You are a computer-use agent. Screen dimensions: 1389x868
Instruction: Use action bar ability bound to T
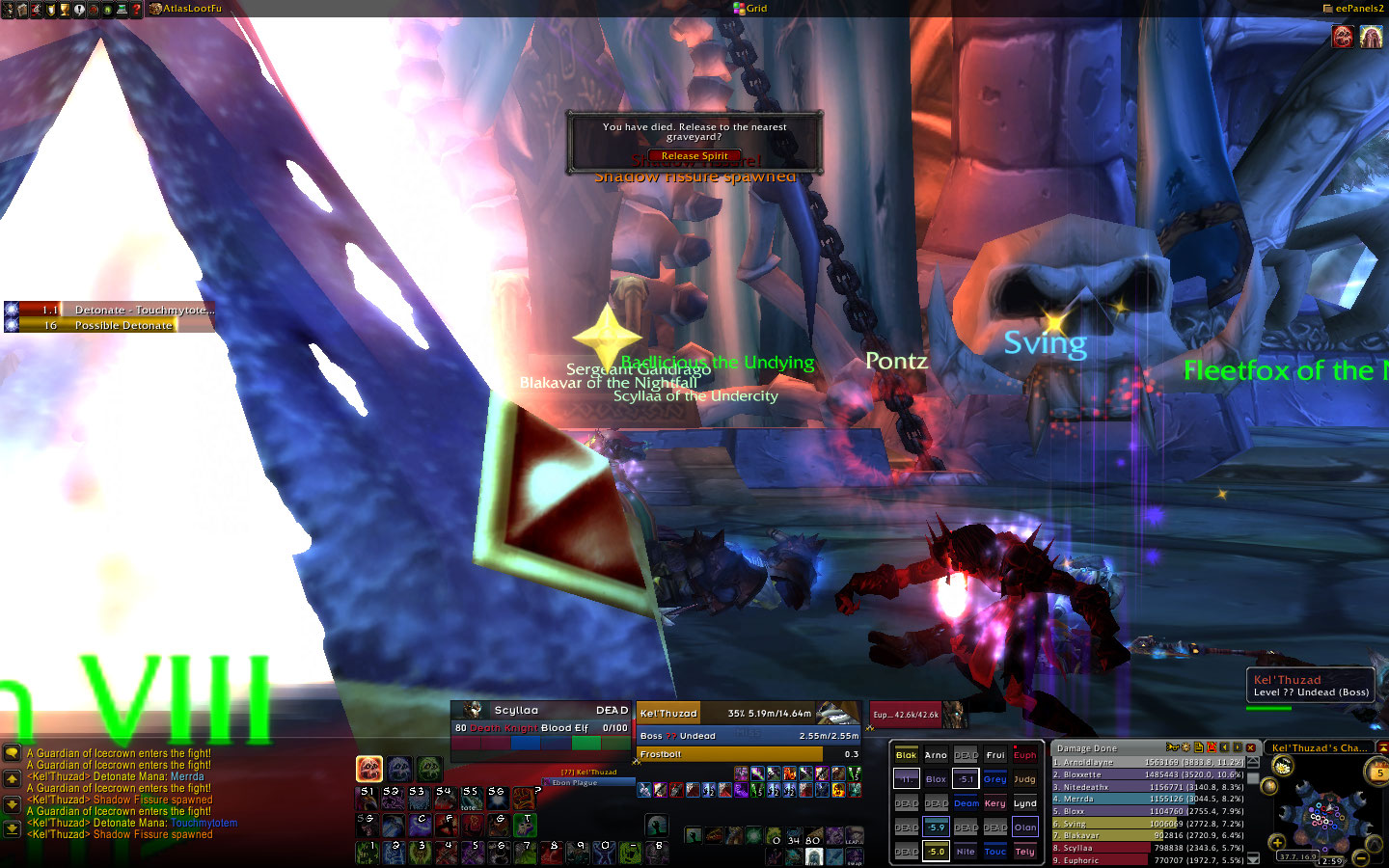click(525, 827)
